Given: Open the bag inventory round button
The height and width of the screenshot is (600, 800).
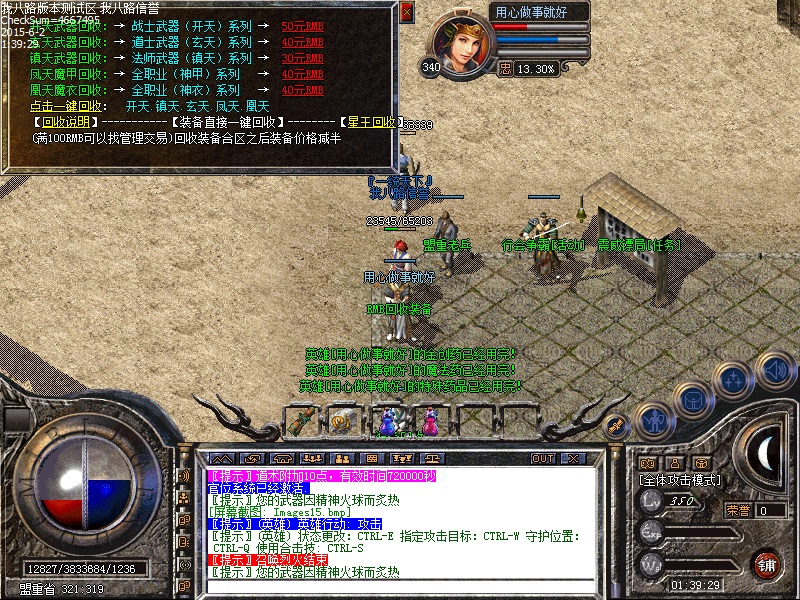Looking at the screenshot, I should coord(694,401).
